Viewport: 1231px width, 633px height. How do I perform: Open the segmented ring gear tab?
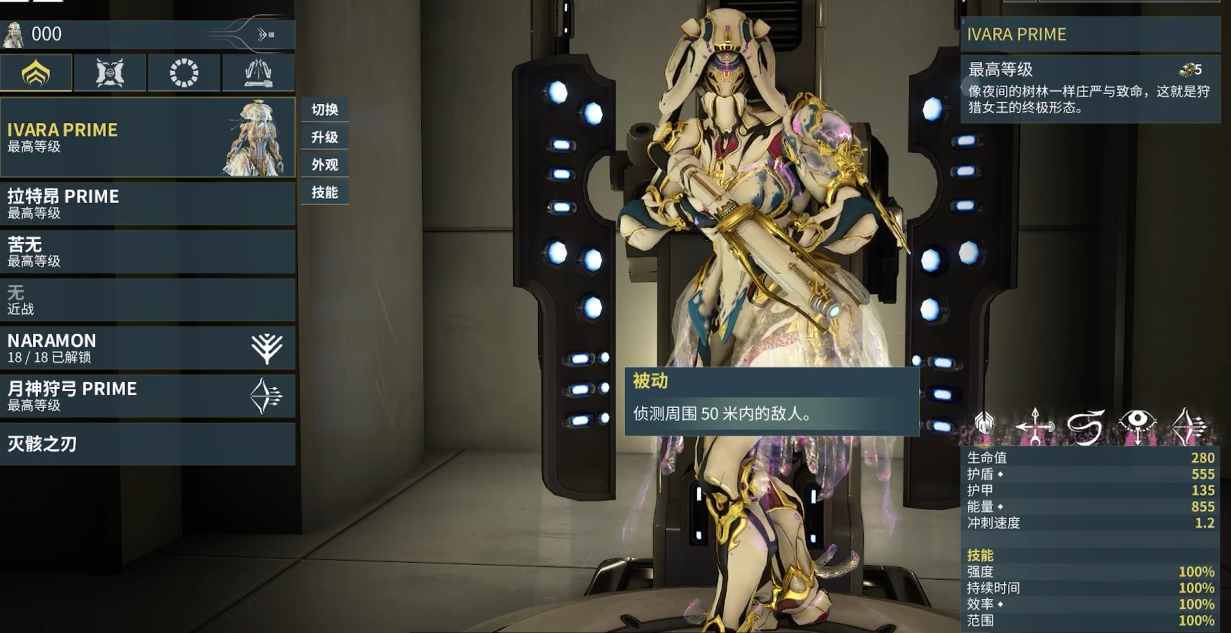[184, 73]
